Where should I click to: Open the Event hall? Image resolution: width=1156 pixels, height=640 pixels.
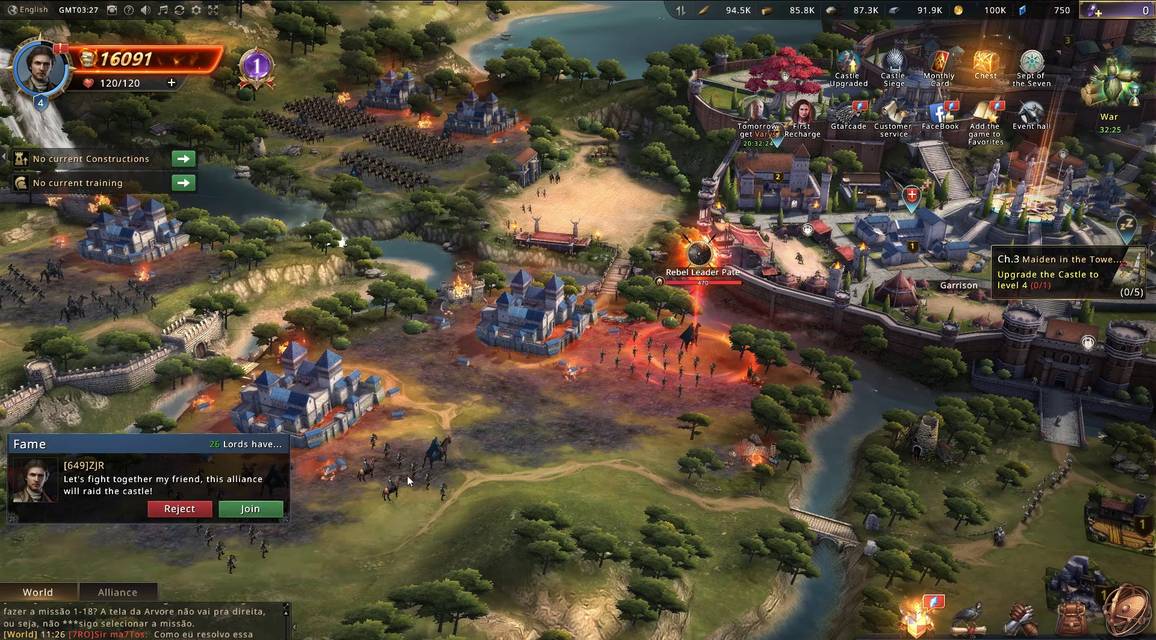(x=1030, y=112)
